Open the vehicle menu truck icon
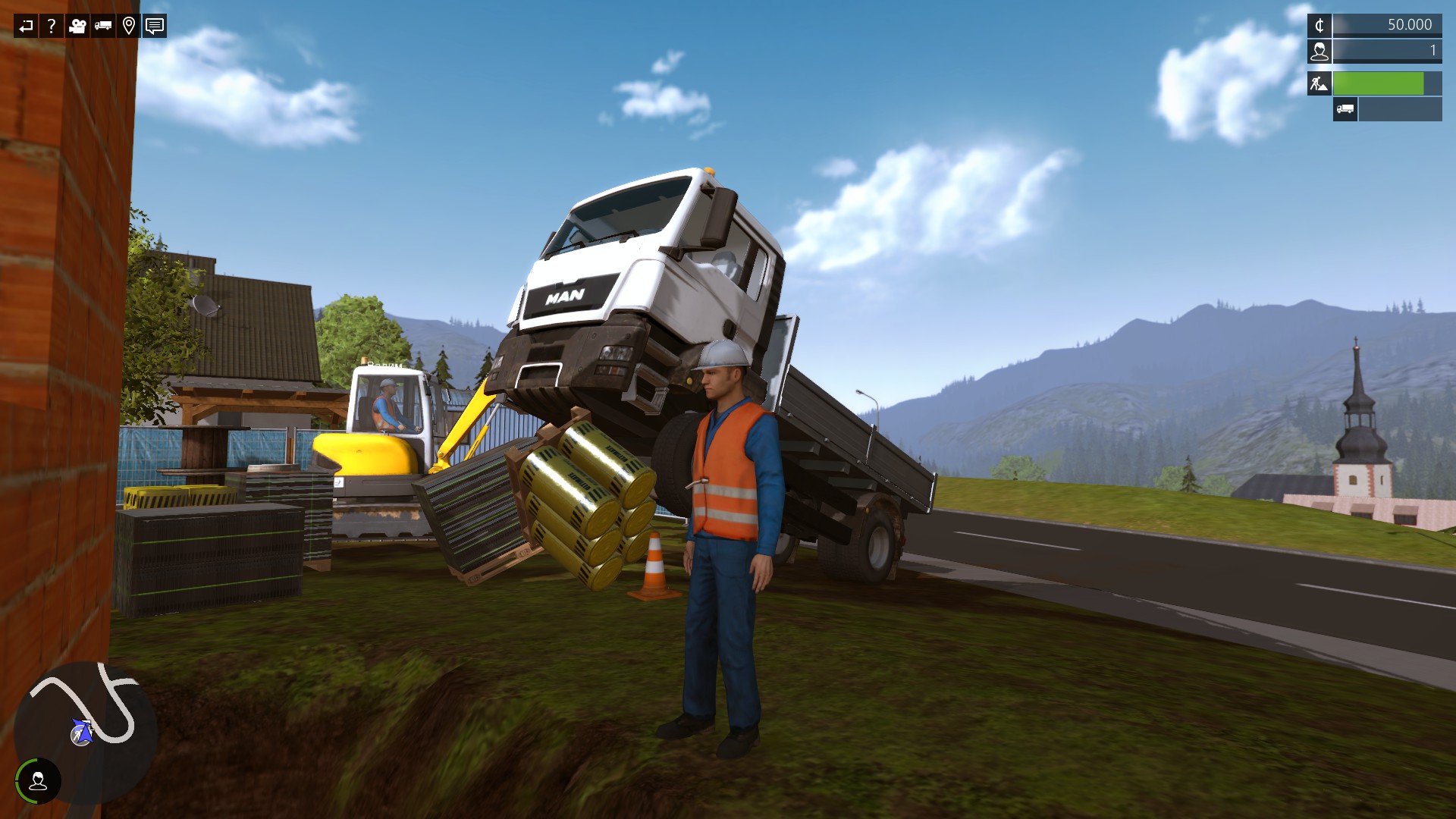This screenshot has height=819, width=1456. (104, 27)
